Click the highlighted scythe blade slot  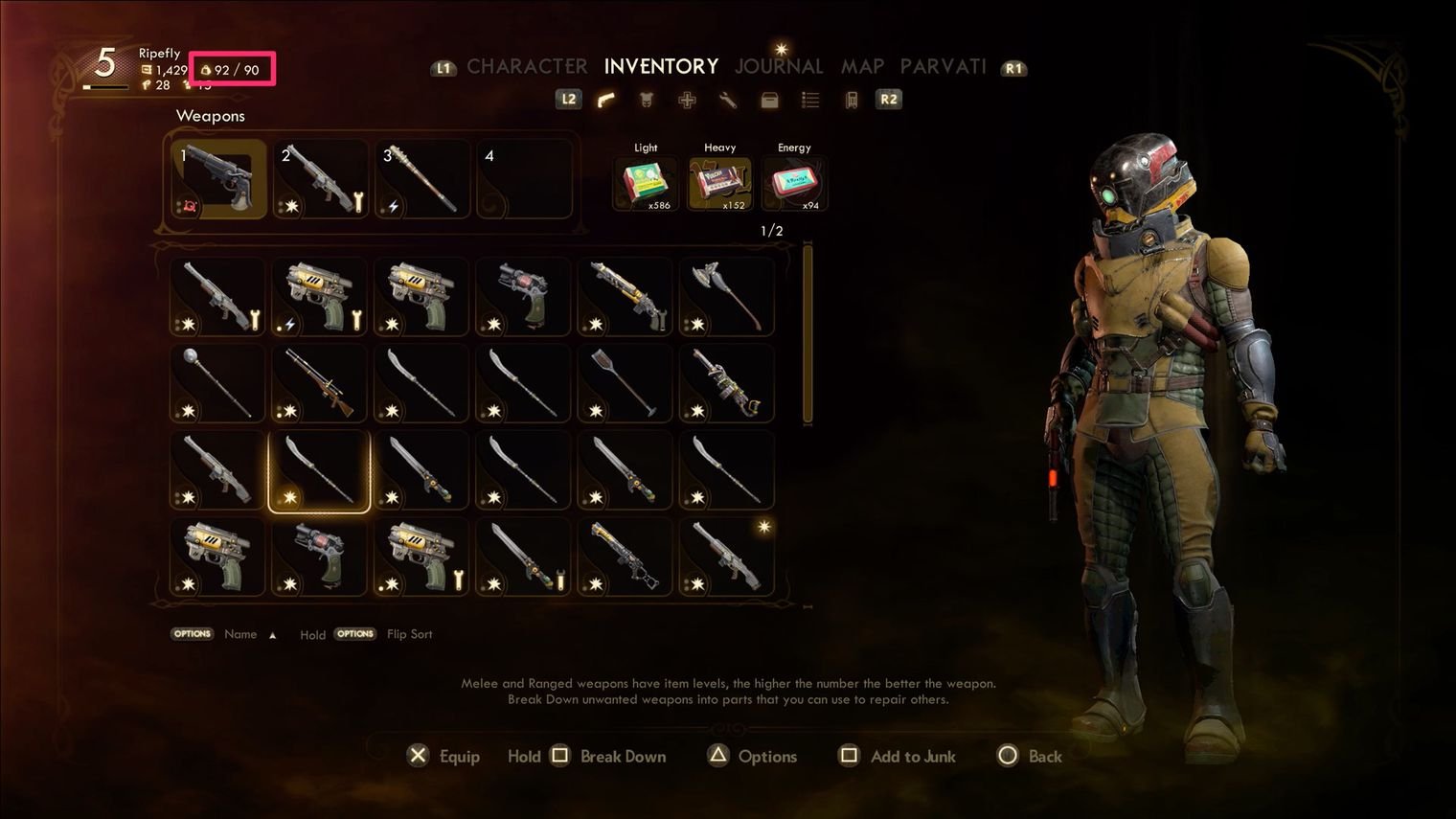tap(319, 470)
